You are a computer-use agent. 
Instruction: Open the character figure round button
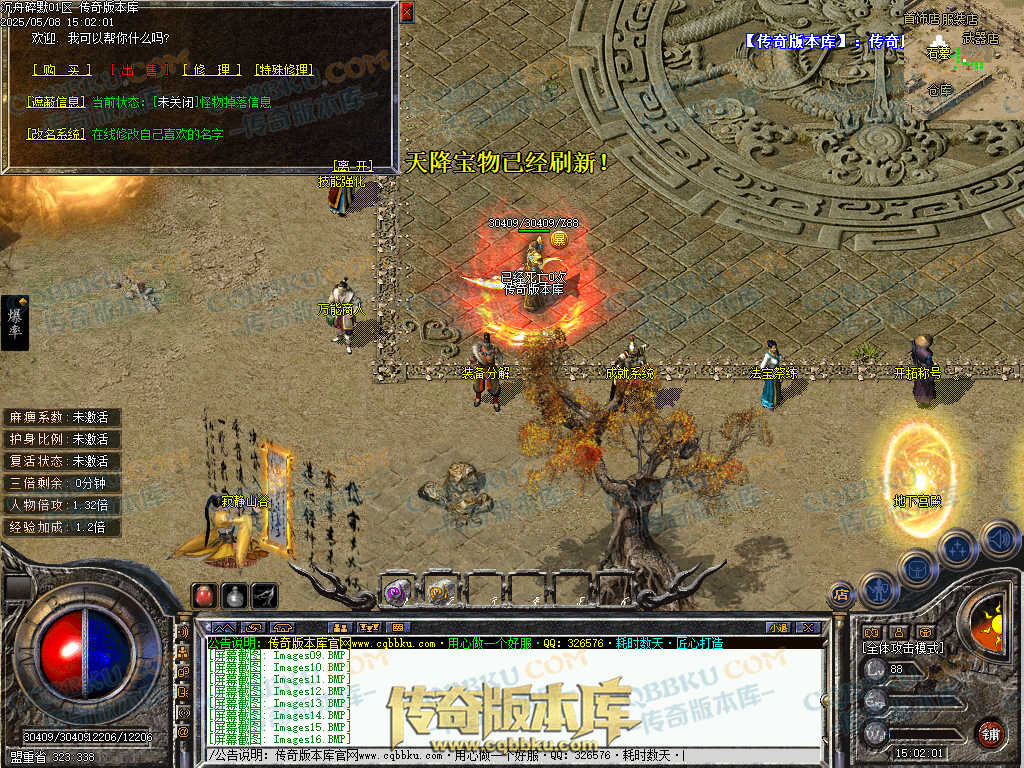pyautogui.click(x=879, y=590)
